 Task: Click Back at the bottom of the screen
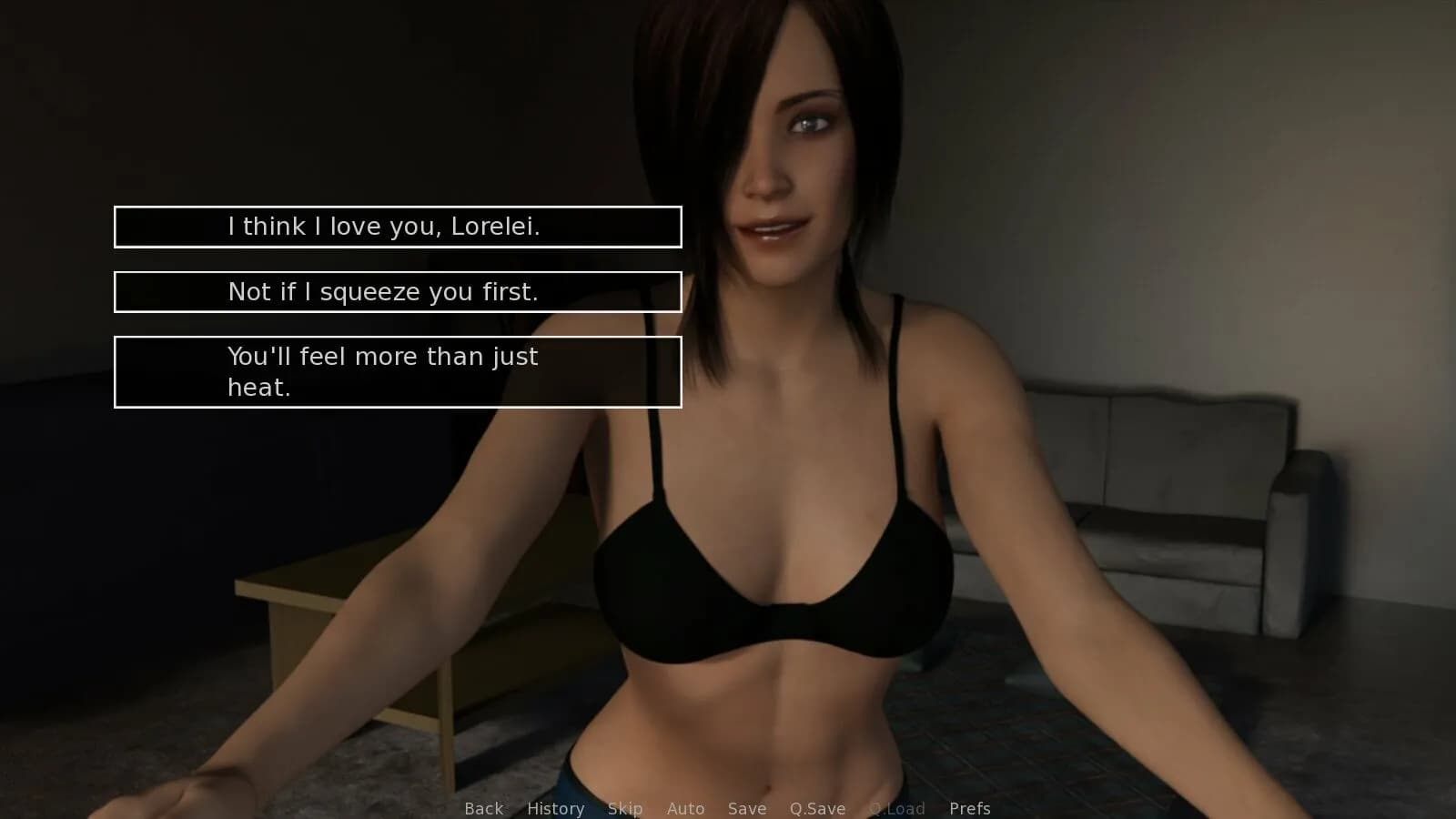tap(483, 808)
